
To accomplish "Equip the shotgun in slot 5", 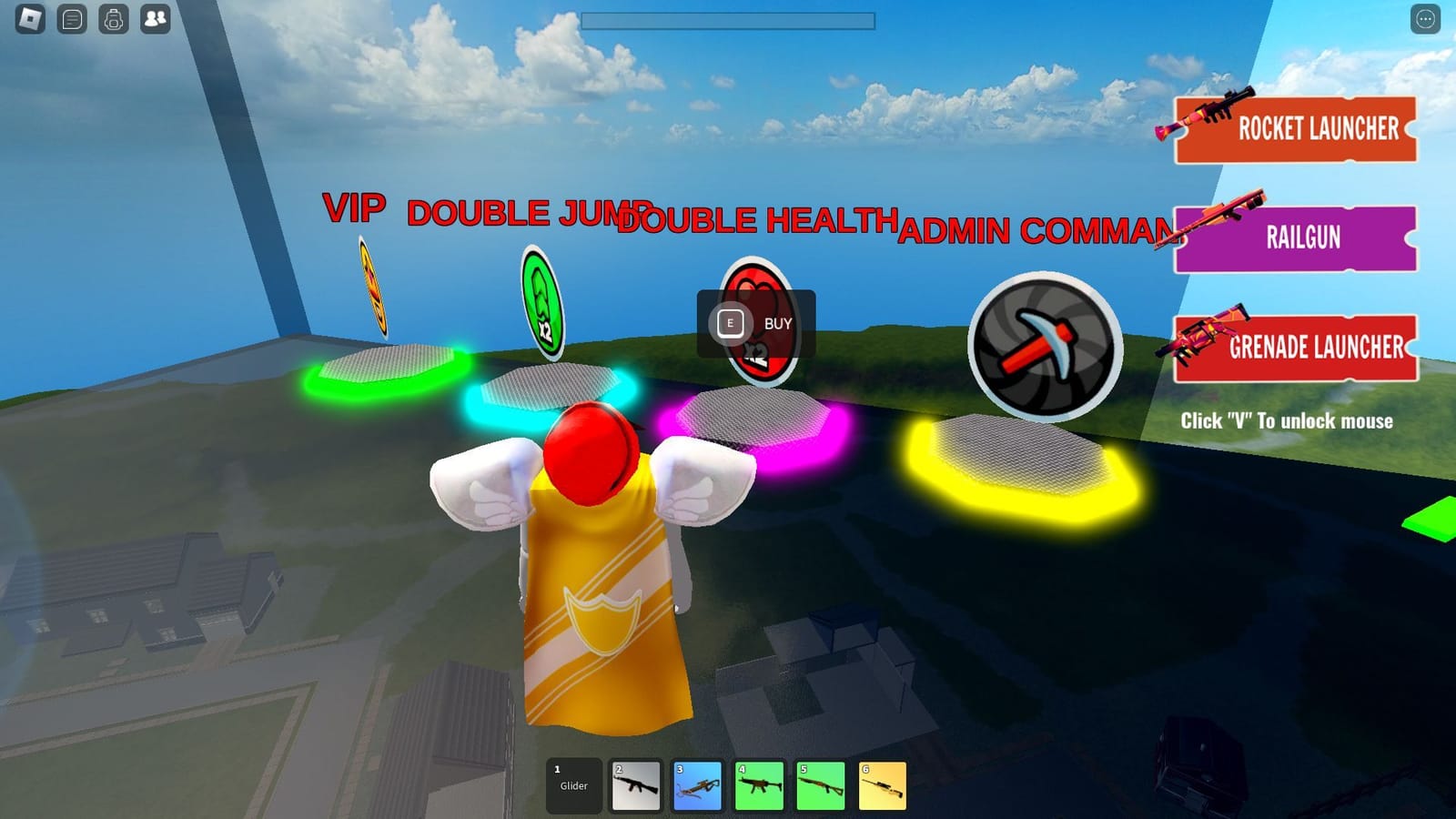I will point(820,784).
